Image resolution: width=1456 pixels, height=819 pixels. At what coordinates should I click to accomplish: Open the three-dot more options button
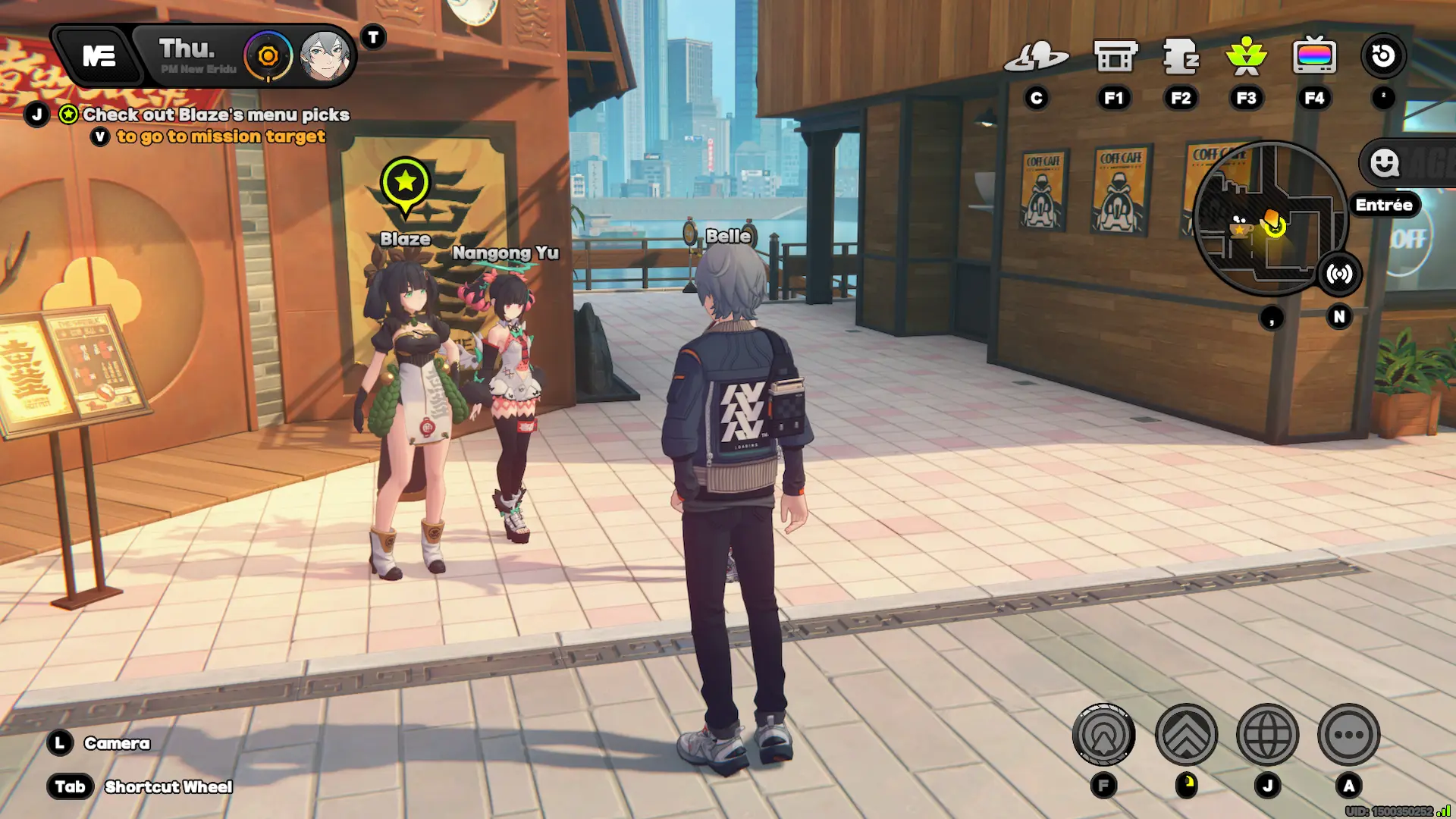pos(1348,734)
